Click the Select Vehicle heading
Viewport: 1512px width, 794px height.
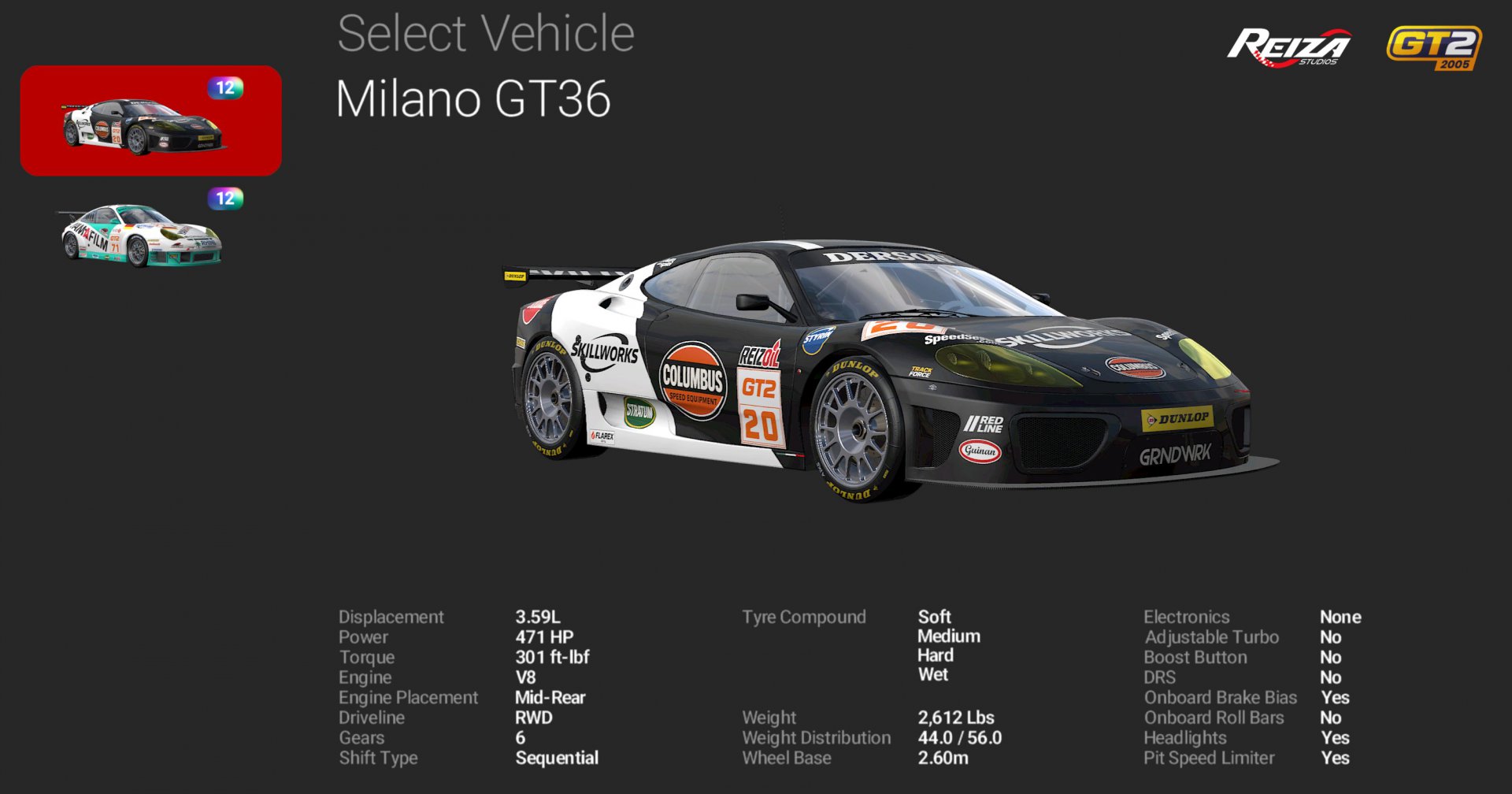click(485, 33)
